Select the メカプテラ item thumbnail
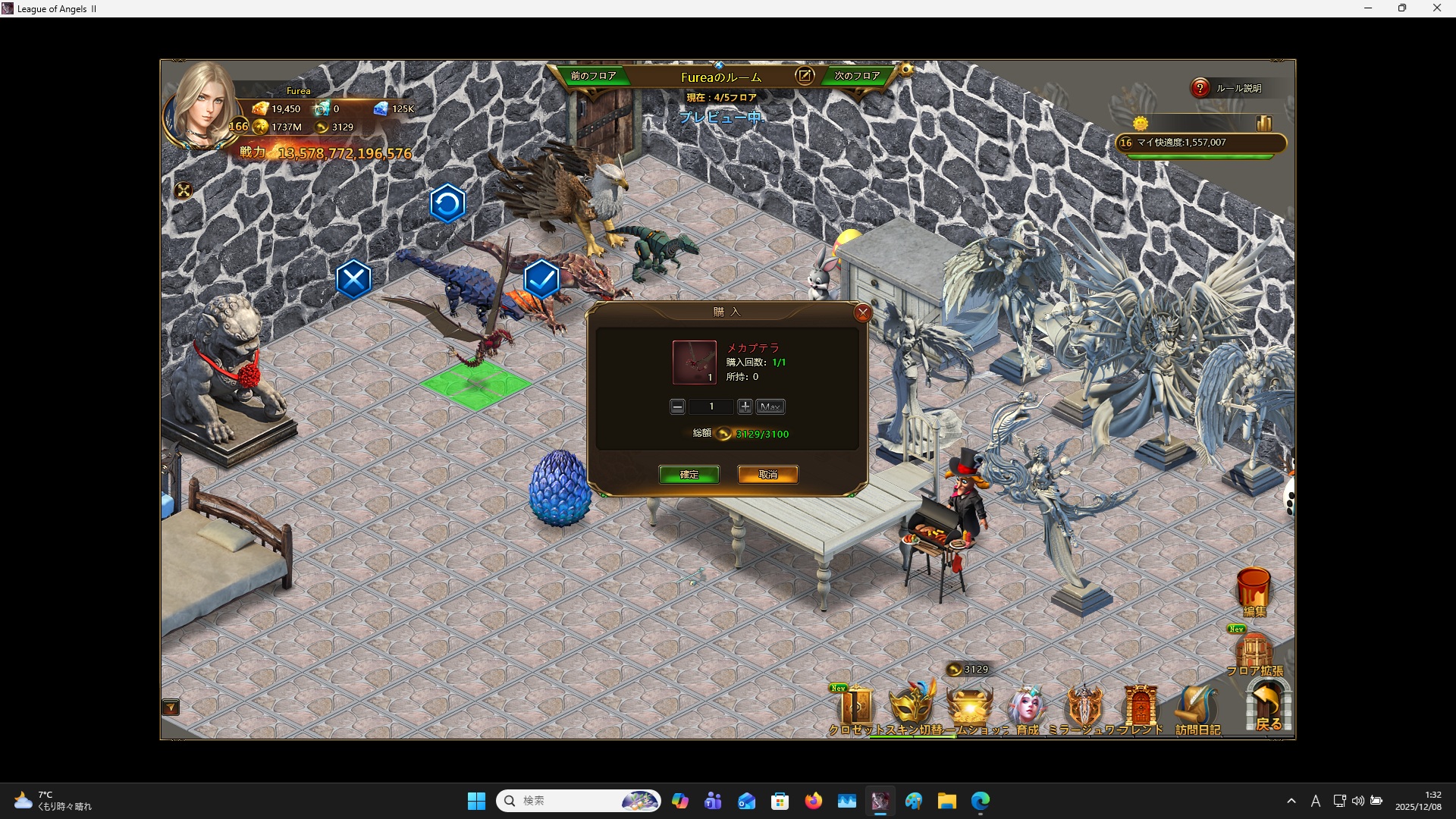This screenshot has width=1456, height=819. coord(694,362)
